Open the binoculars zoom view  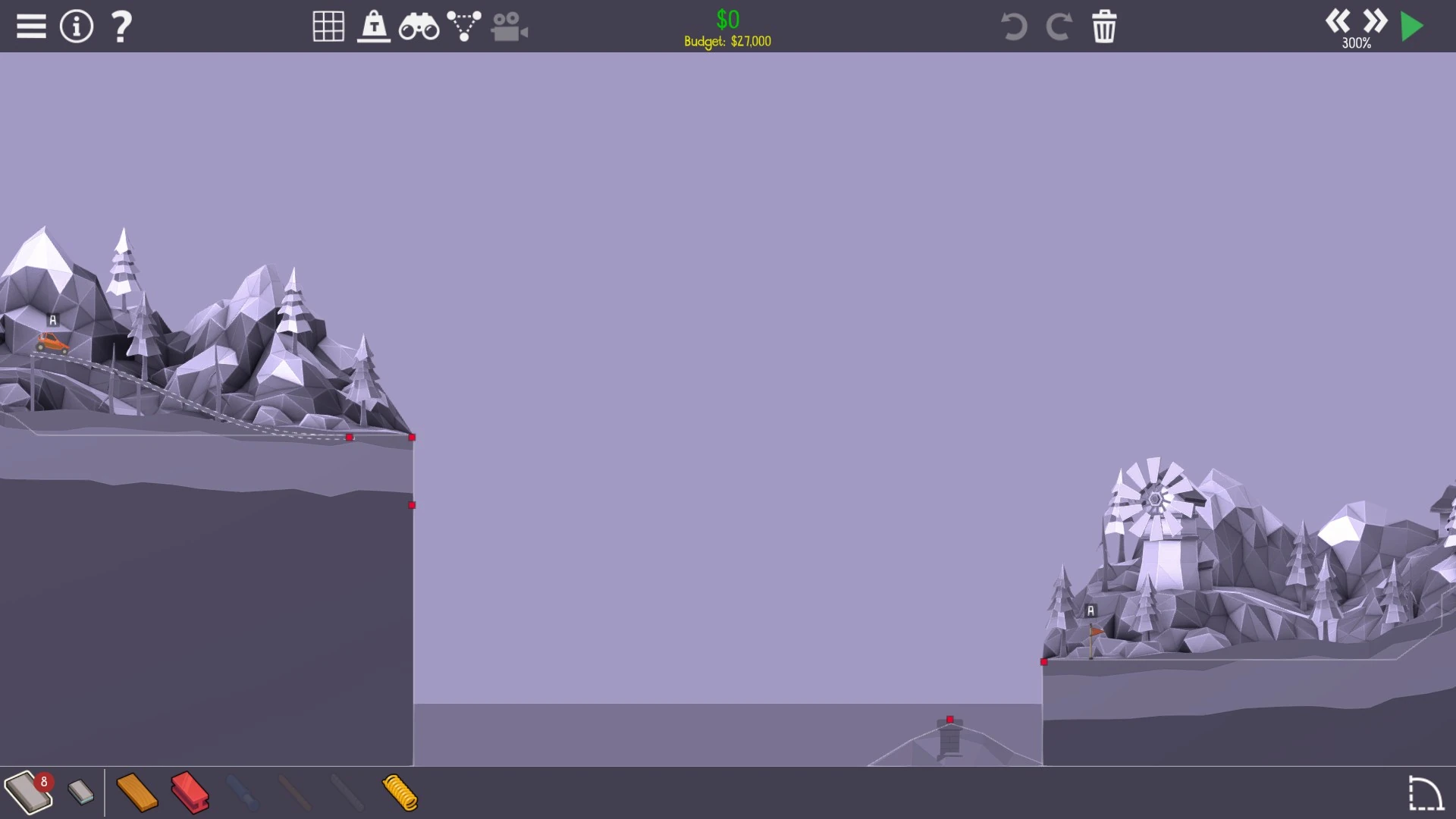pos(418,26)
